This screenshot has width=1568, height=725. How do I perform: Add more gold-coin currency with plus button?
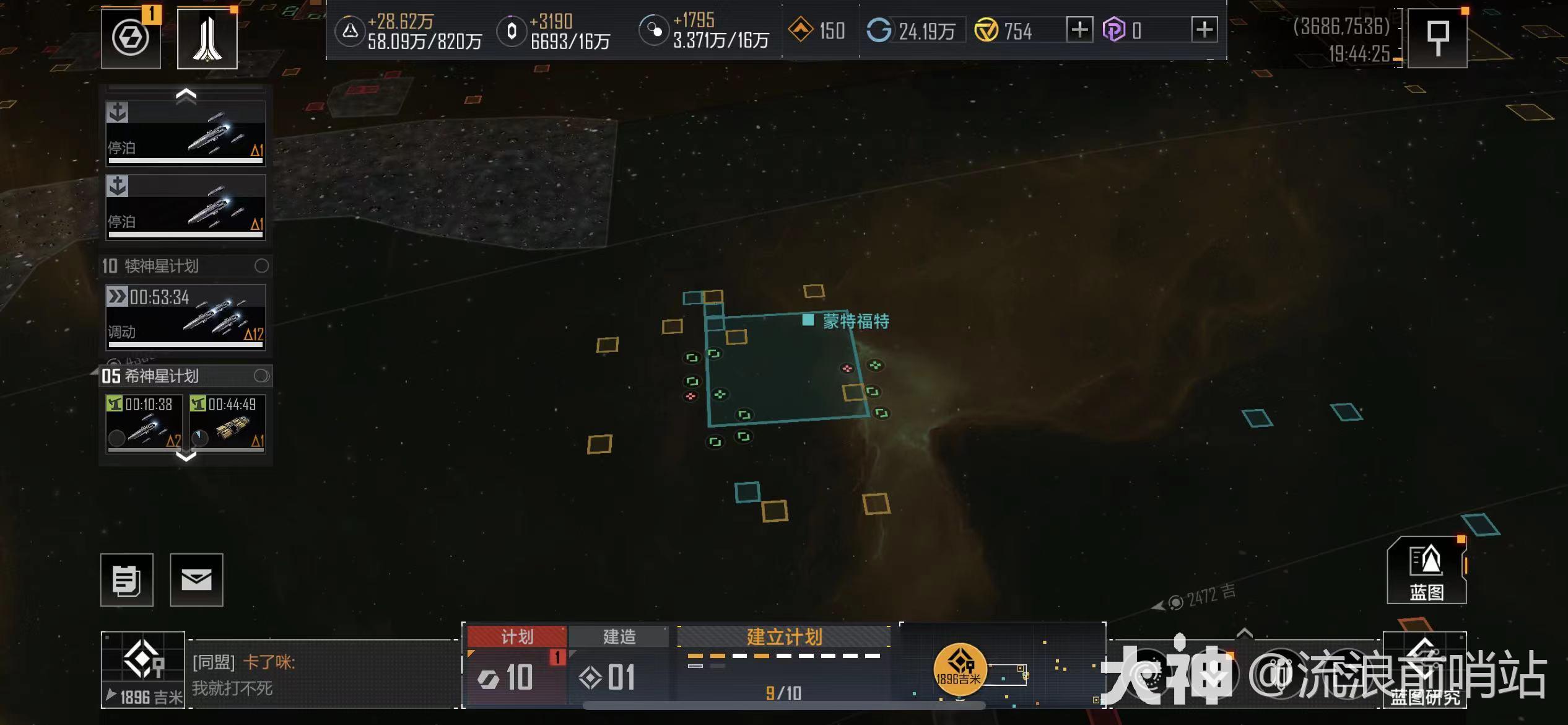point(1079,30)
